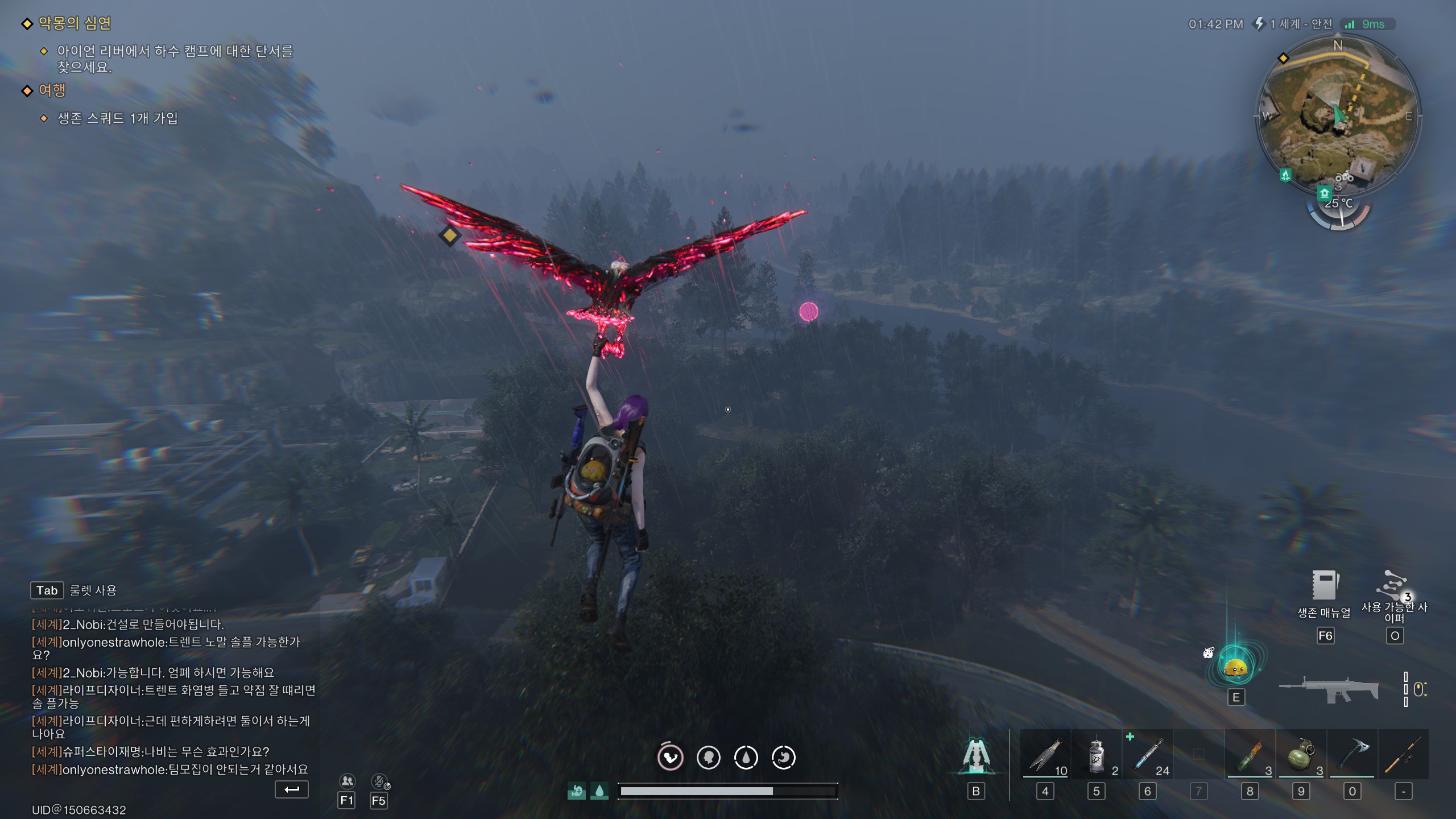Select the frag grenade hotbar slot

coord(1301,755)
